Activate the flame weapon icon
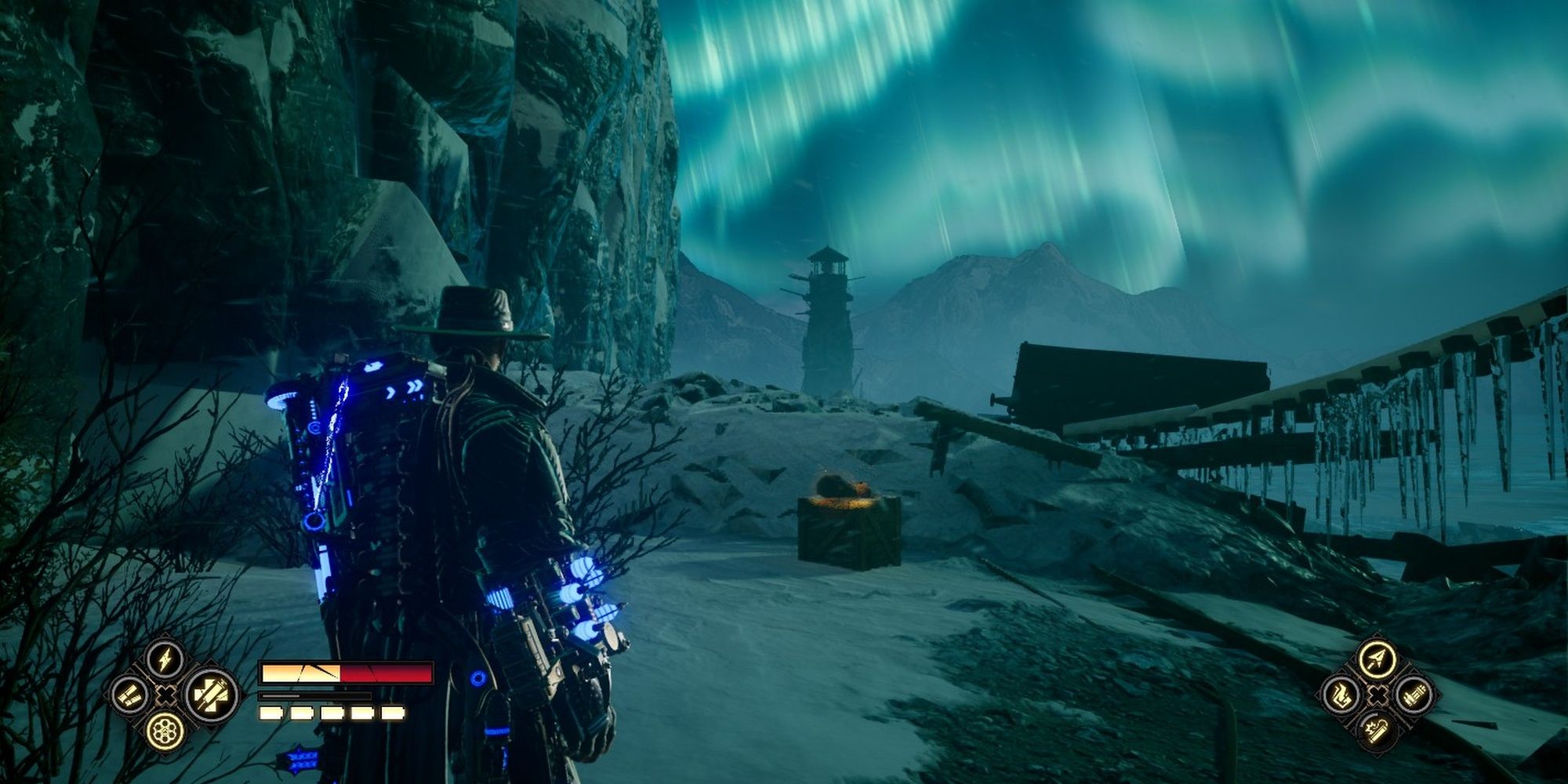Viewport: 1568px width, 784px height. click(x=1341, y=695)
